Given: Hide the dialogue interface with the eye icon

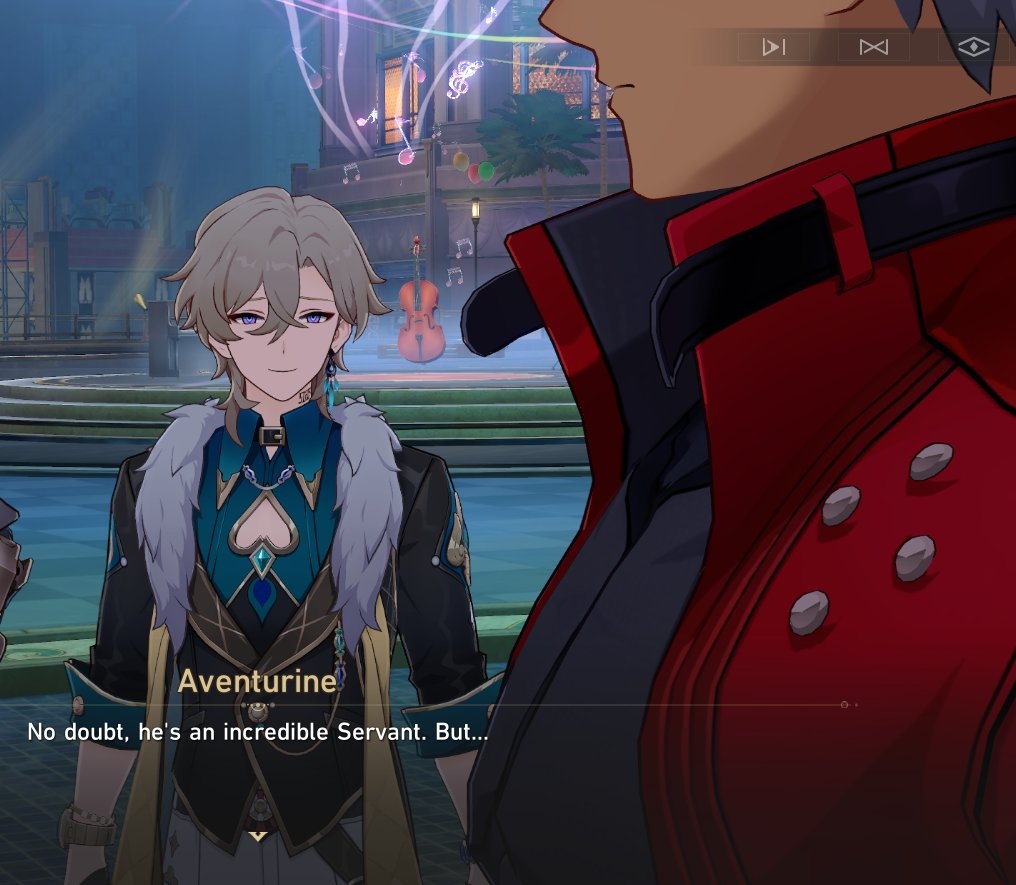Looking at the screenshot, I should click(973, 47).
